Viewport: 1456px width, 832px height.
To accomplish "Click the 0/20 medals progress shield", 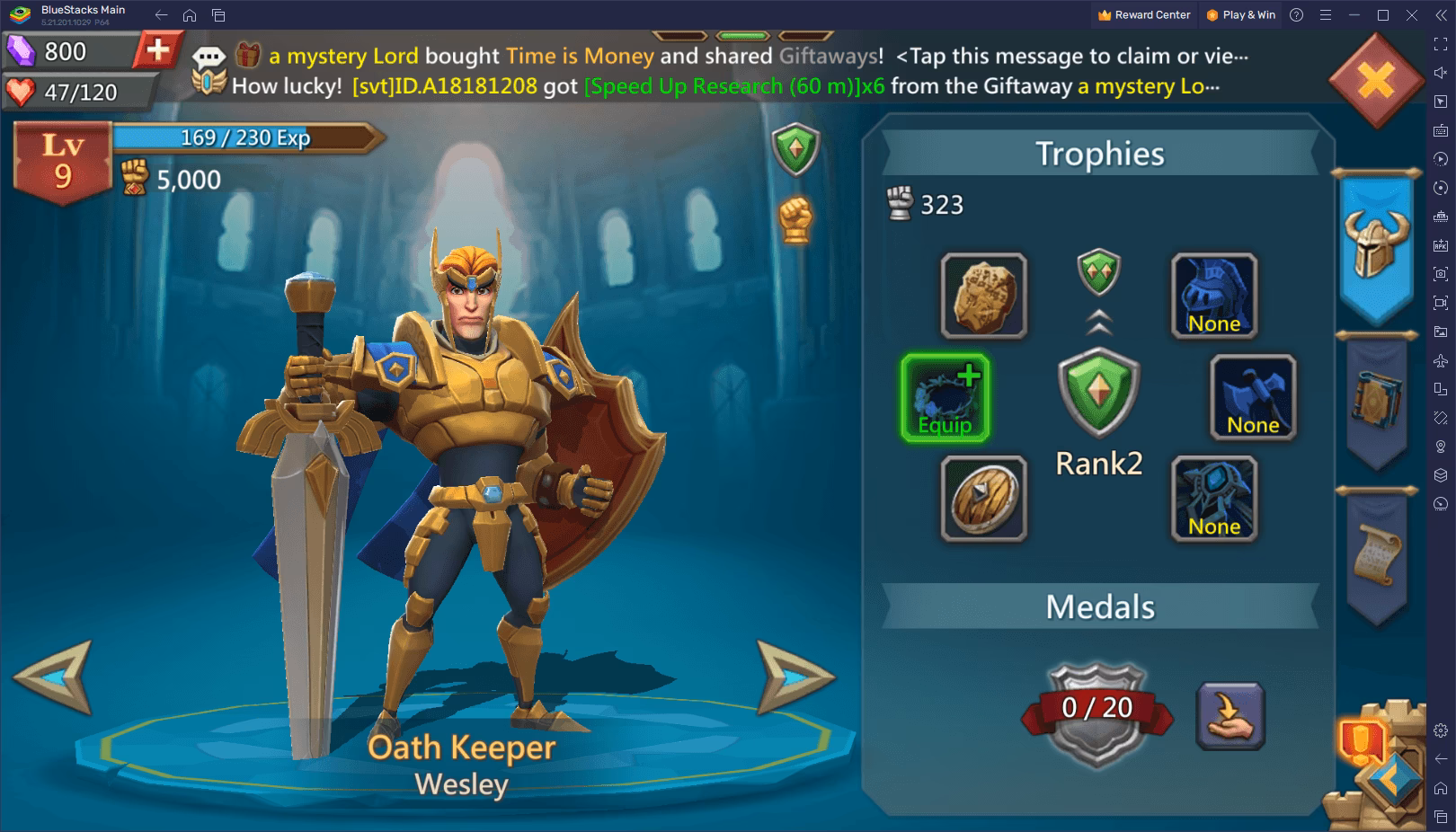I will coord(1098,709).
